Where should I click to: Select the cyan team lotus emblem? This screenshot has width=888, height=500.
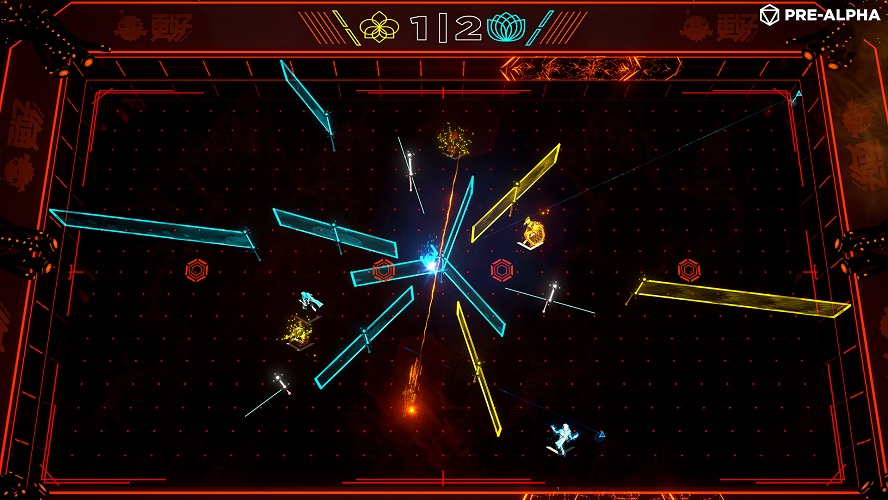(508, 28)
